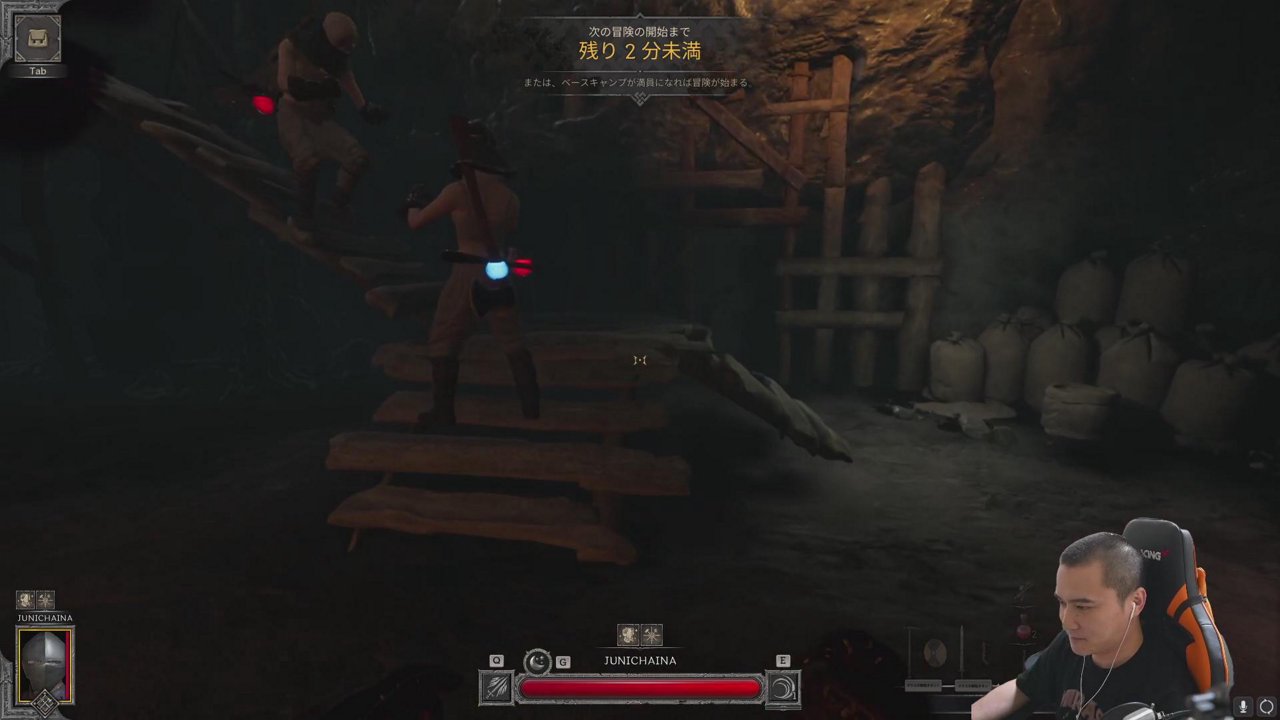
Task: Toggle the microphone icon
Action: click(x=1243, y=707)
